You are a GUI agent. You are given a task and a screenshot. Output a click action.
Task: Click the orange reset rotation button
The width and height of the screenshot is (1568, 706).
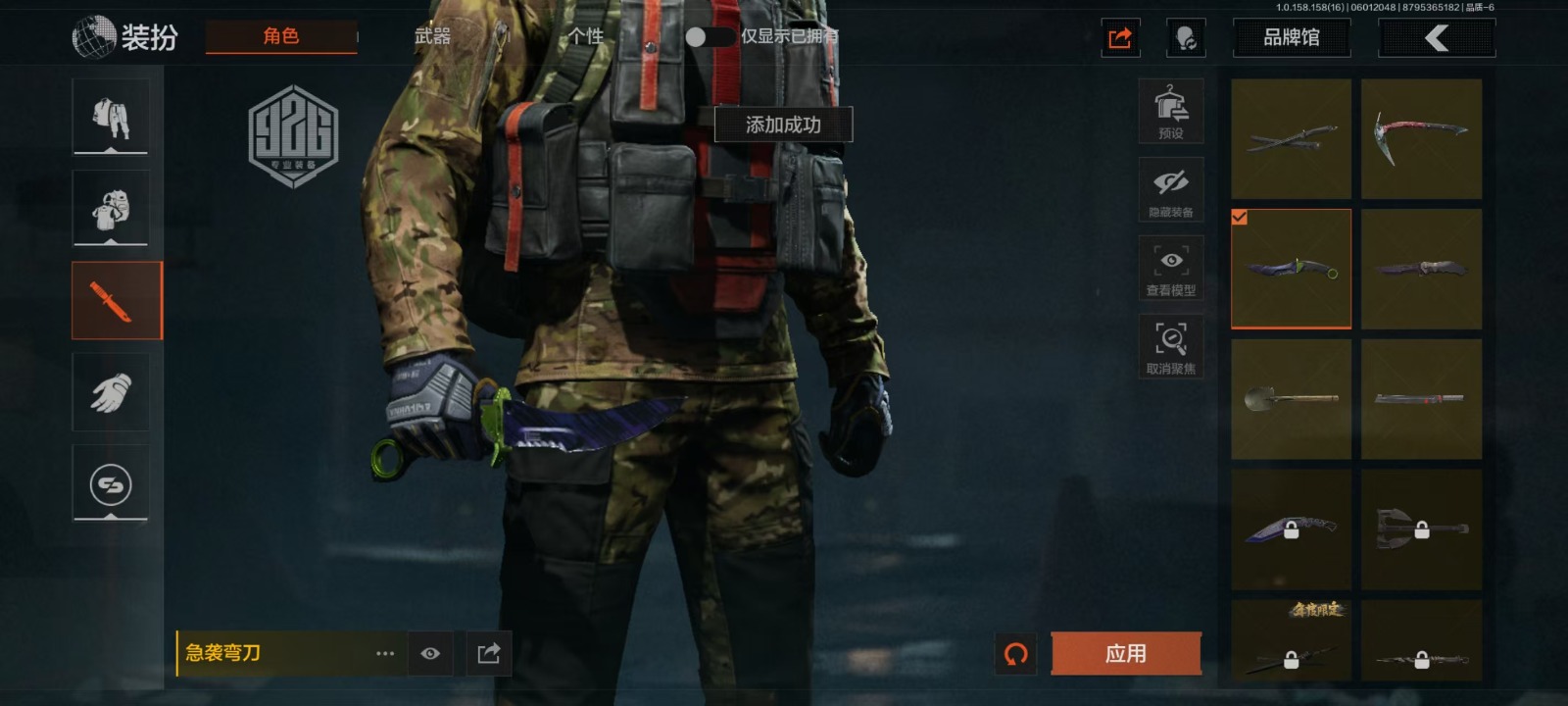(1016, 653)
